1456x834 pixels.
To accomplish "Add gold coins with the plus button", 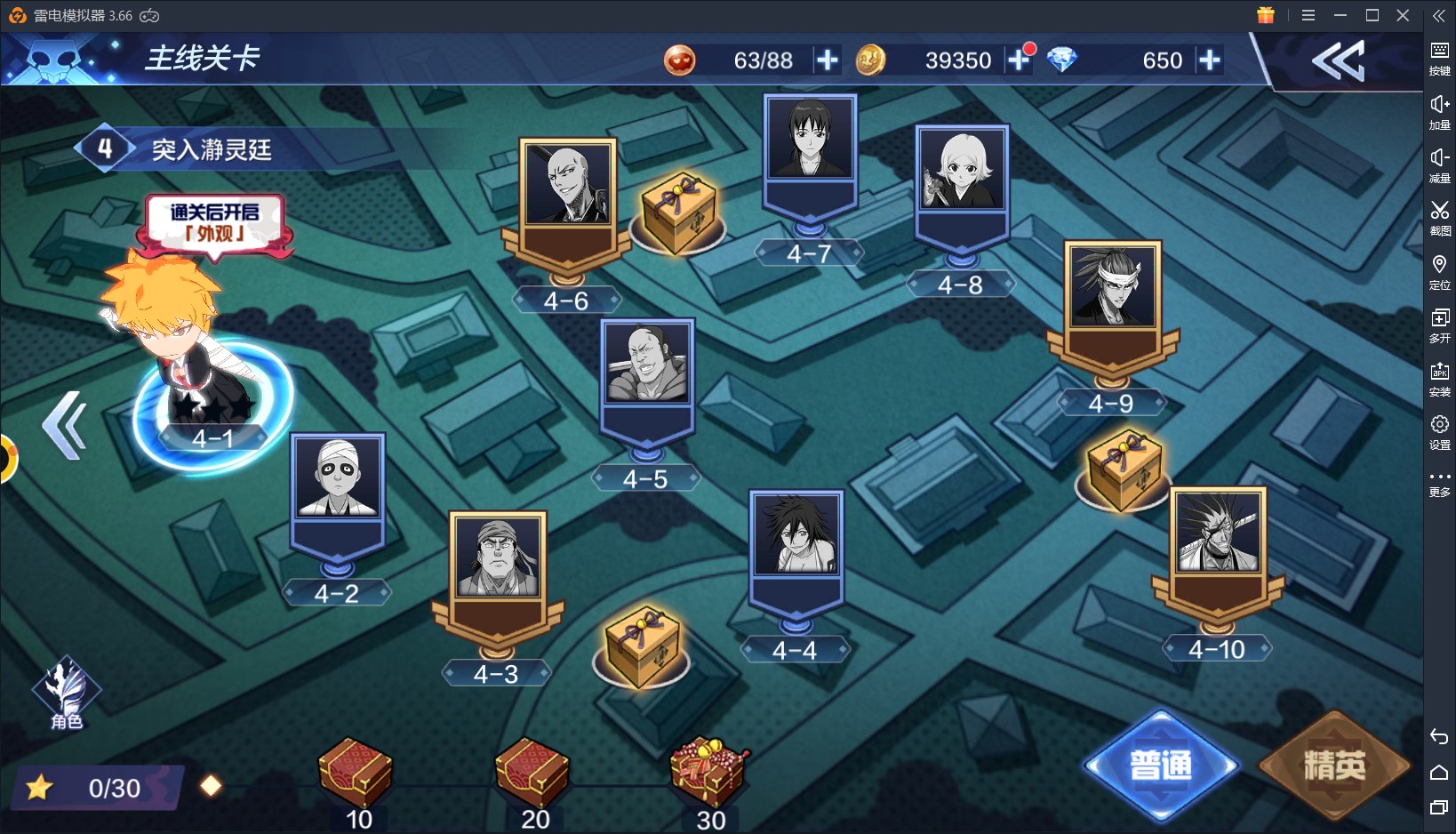I will point(1019,60).
